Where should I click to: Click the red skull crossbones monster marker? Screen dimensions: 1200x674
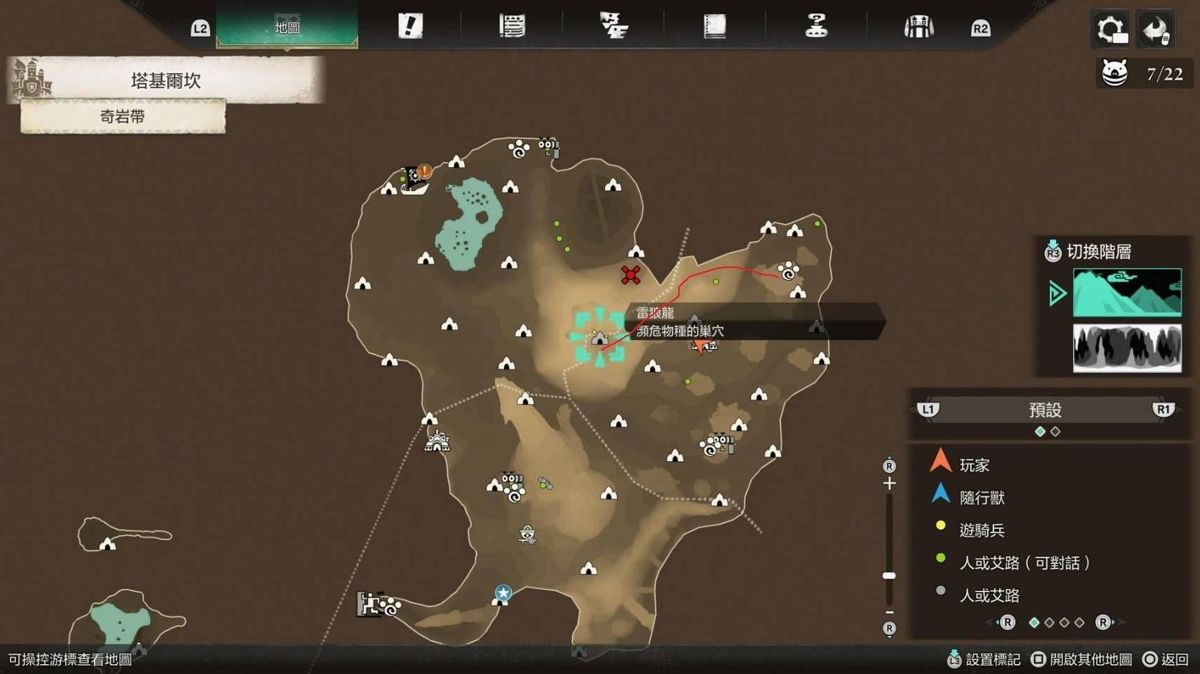tap(630, 274)
